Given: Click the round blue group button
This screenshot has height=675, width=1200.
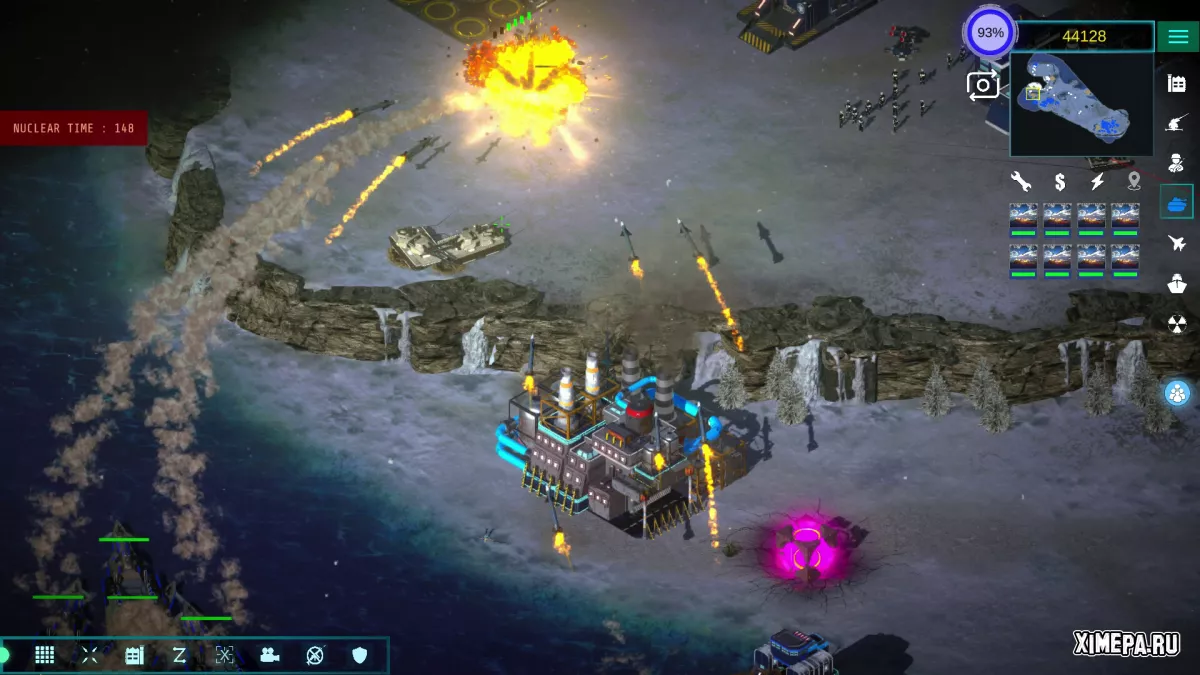Looking at the screenshot, I should 1177,393.
